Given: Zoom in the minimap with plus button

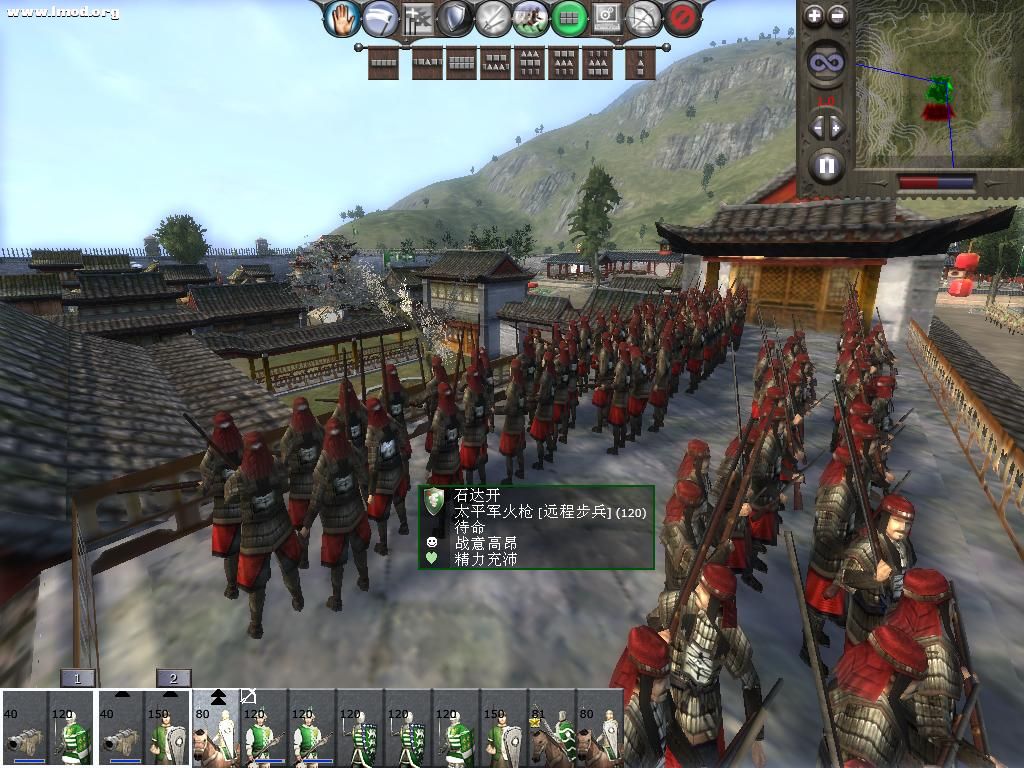Looking at the screenshot, I should (814, 15).
